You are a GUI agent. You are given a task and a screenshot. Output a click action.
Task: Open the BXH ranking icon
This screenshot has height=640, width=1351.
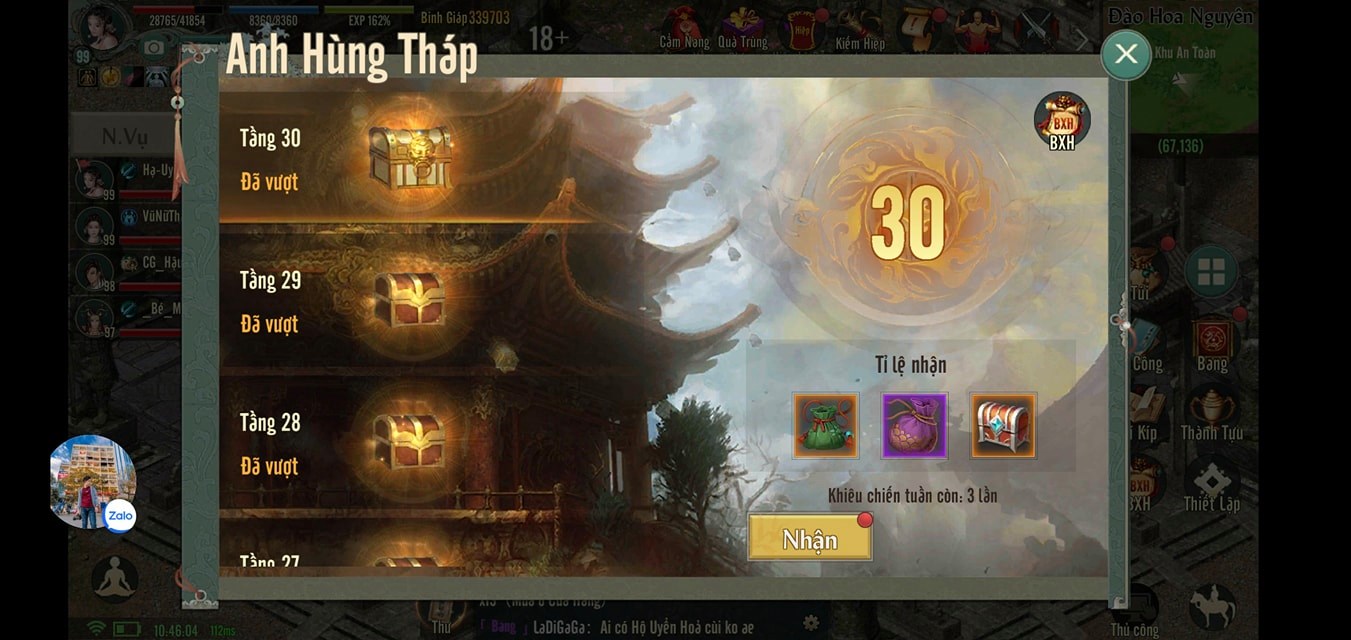pyautogui.click(x=1061, y=120)
